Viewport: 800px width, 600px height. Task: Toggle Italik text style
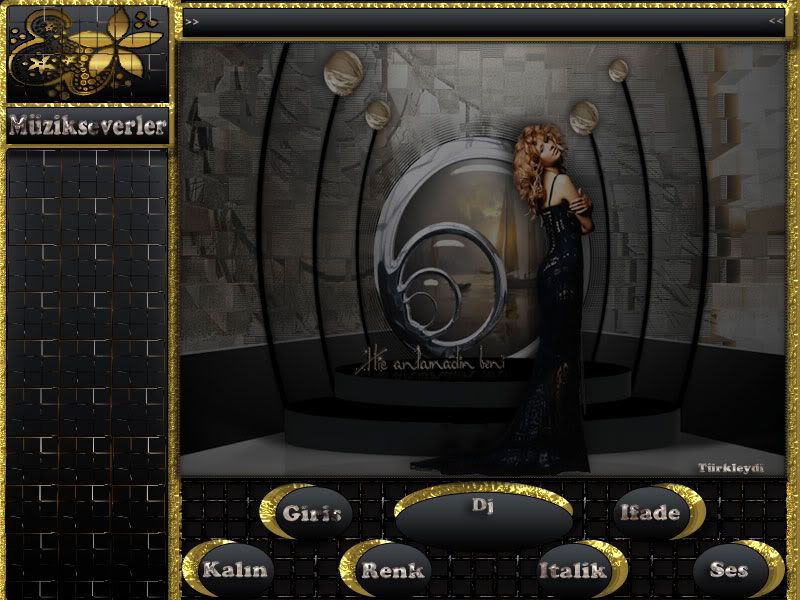(x=573, y=570)
